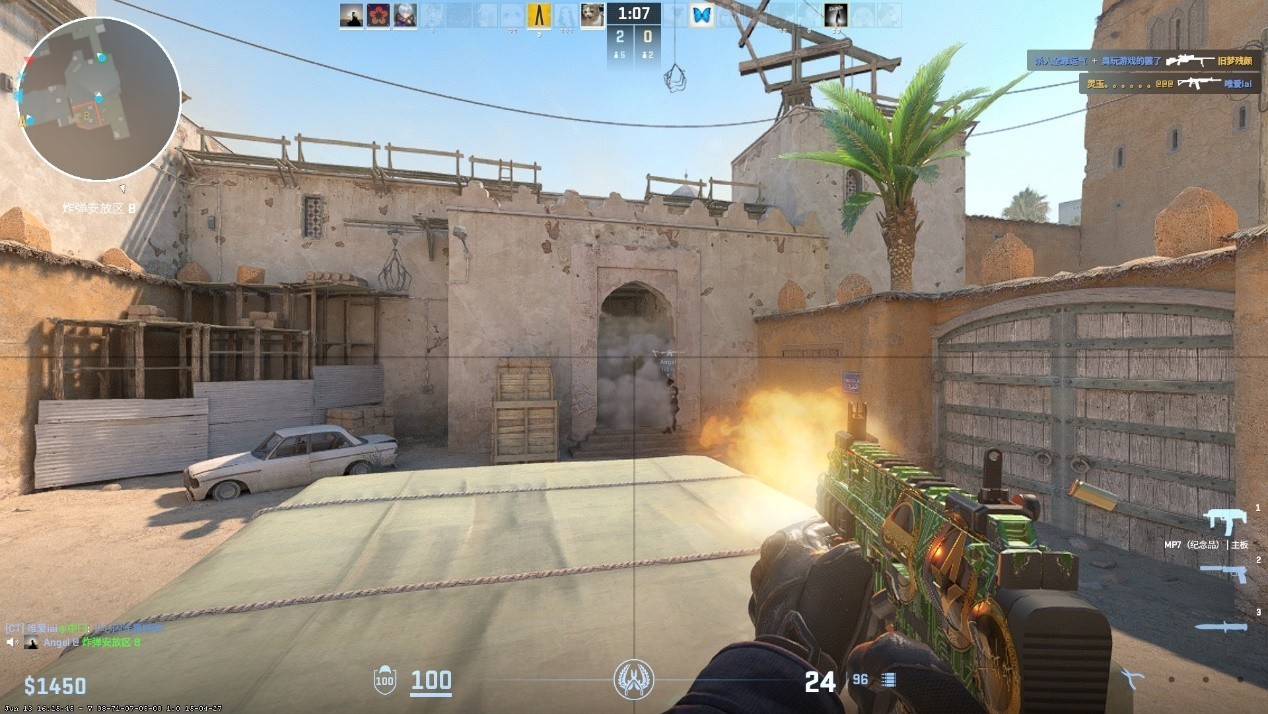1268x714 pixels.
Task: Click the circular radar minimap
Action: (99, 98)
